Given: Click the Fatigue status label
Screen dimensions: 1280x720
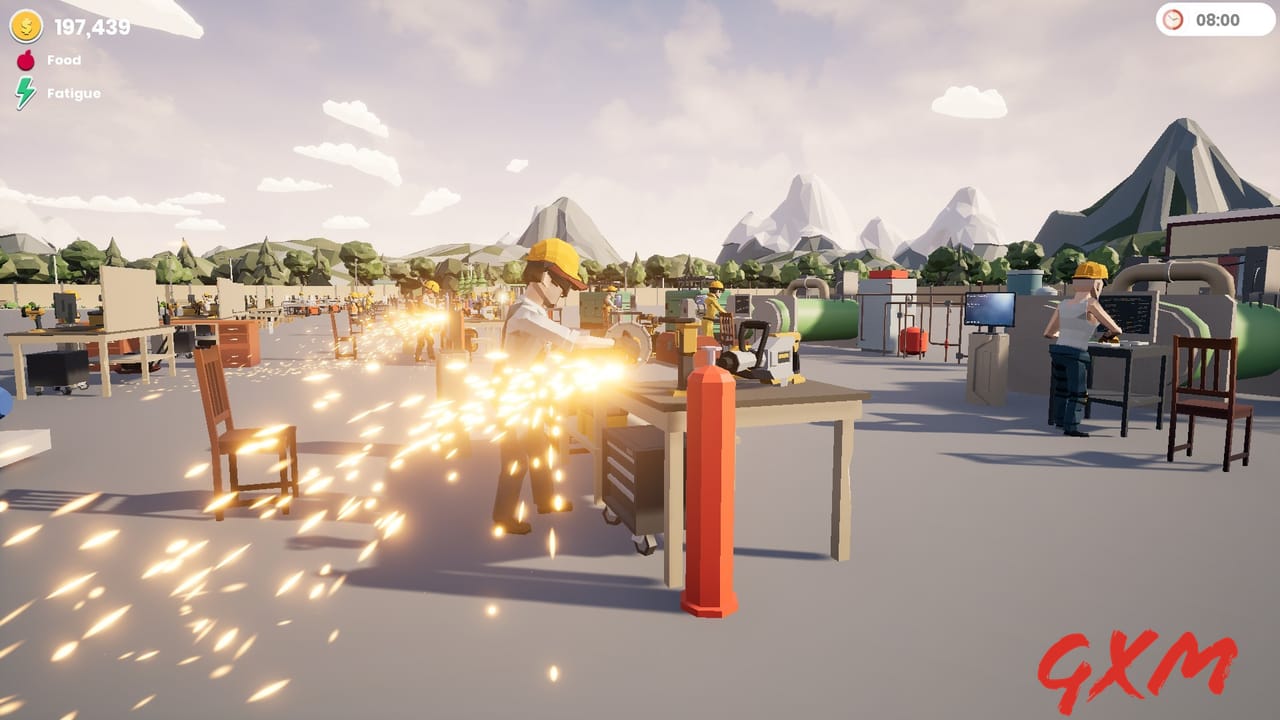Looking at the screenshot, I should pyautogui.click(x=76, y=92).
